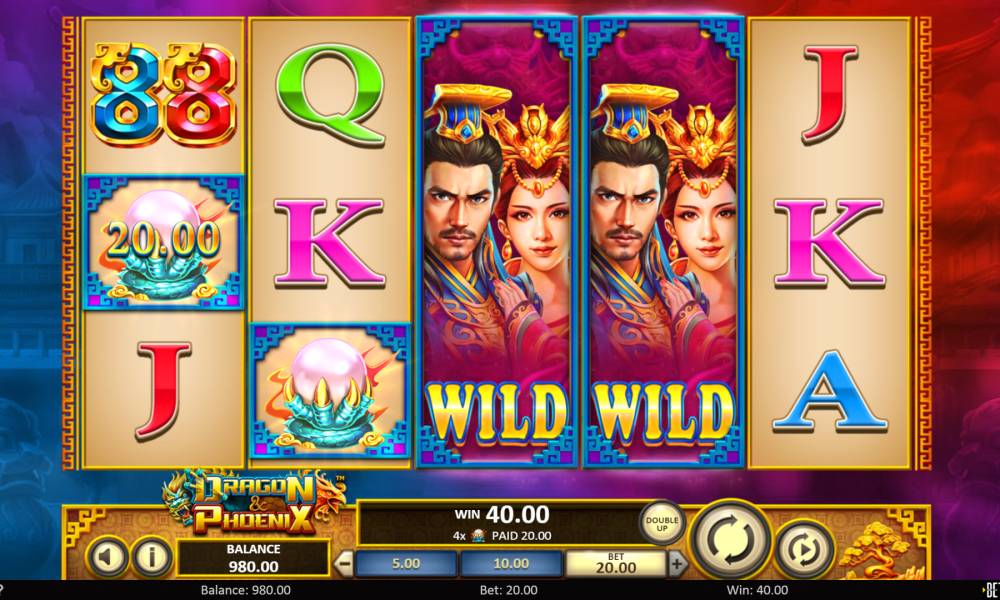
Task: Select the 5.00 bet option
Action: point(405,563)
